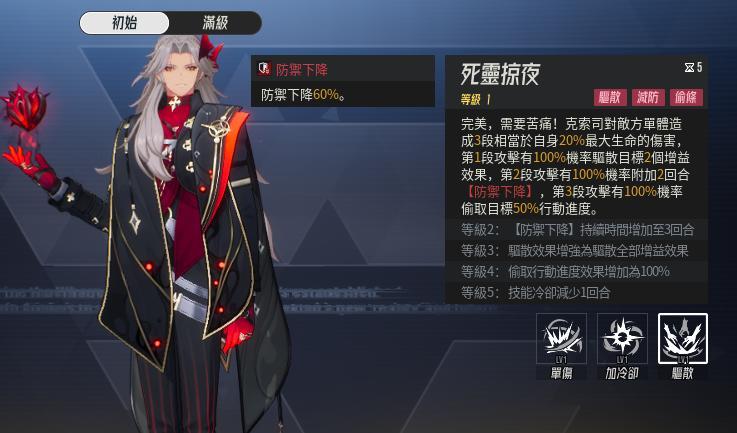The height and width of the screenshot is (433, 737).
Task: Select the 加冷卻 skill icon
Action: [x=622, y=340]
